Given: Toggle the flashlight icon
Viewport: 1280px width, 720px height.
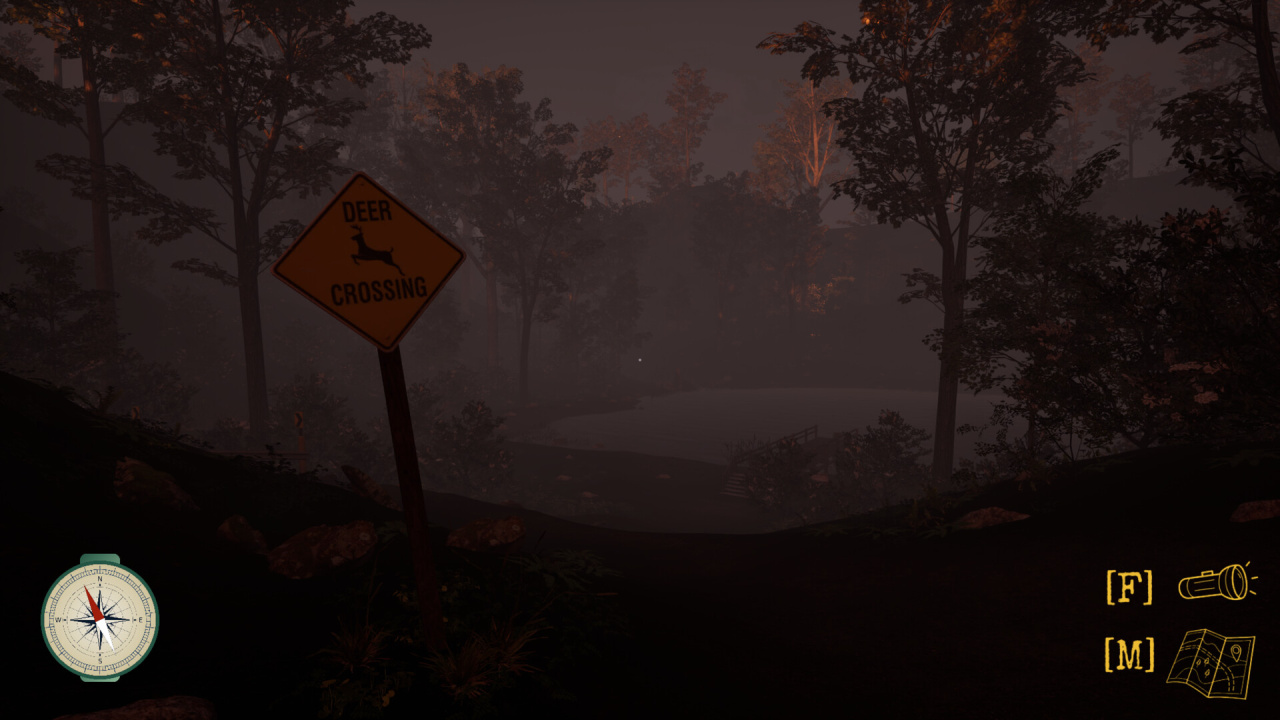Looking at the screenshot, I should click(1215, 582).
